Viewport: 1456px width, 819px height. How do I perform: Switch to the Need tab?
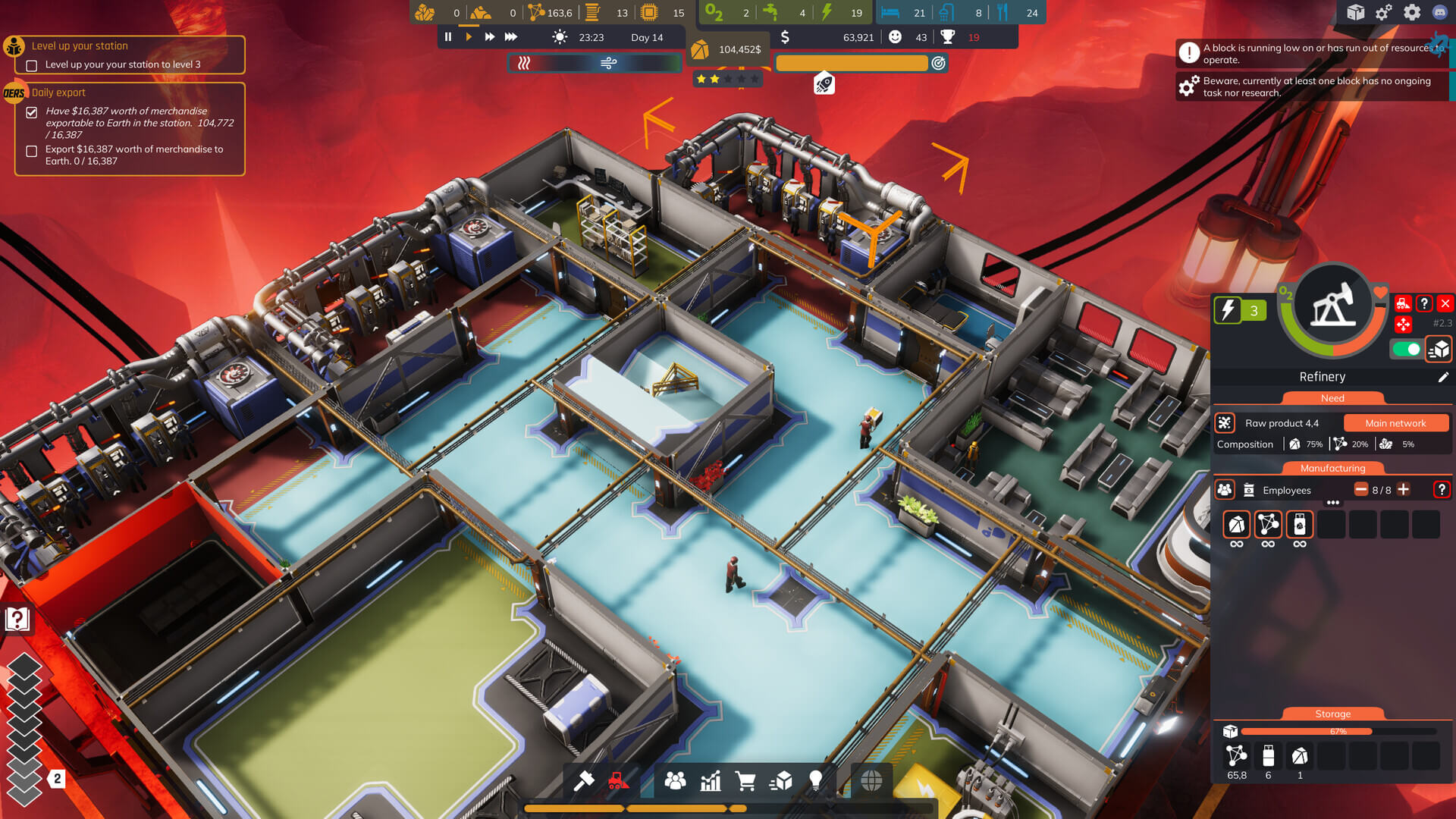click(x=1332, y=398)
